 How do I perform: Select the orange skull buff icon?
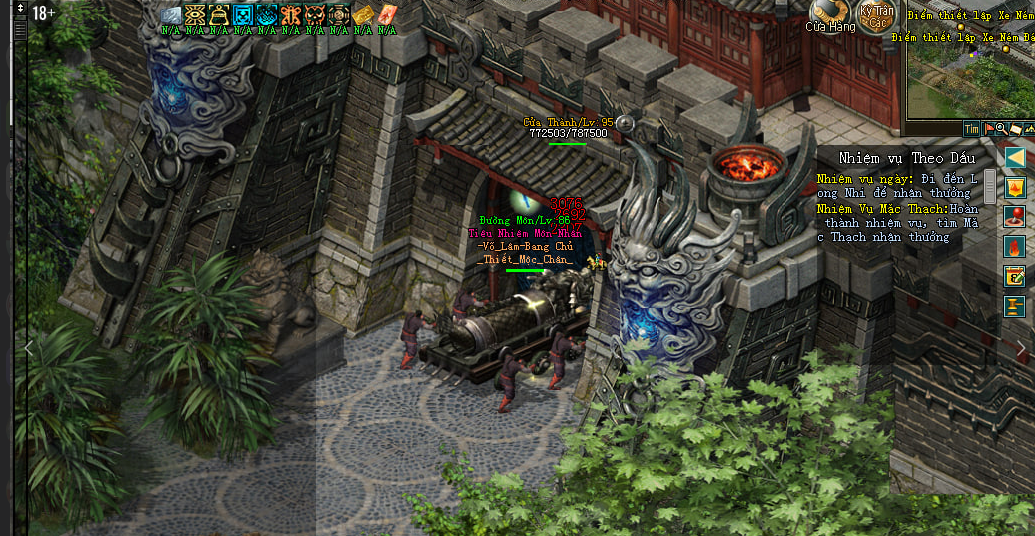pyautogui.click(x=315, y=15)
